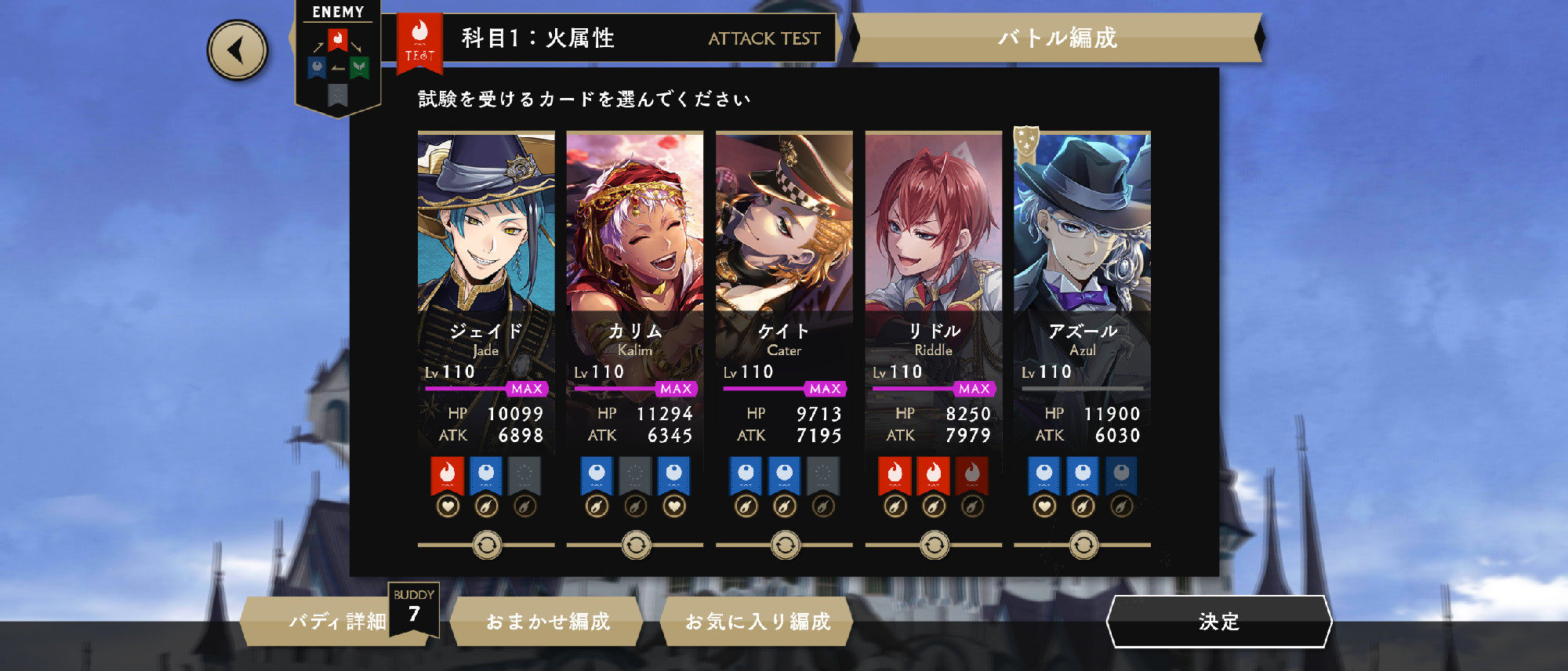Swap out Riddle with the swap button

(x=934, y=545)
